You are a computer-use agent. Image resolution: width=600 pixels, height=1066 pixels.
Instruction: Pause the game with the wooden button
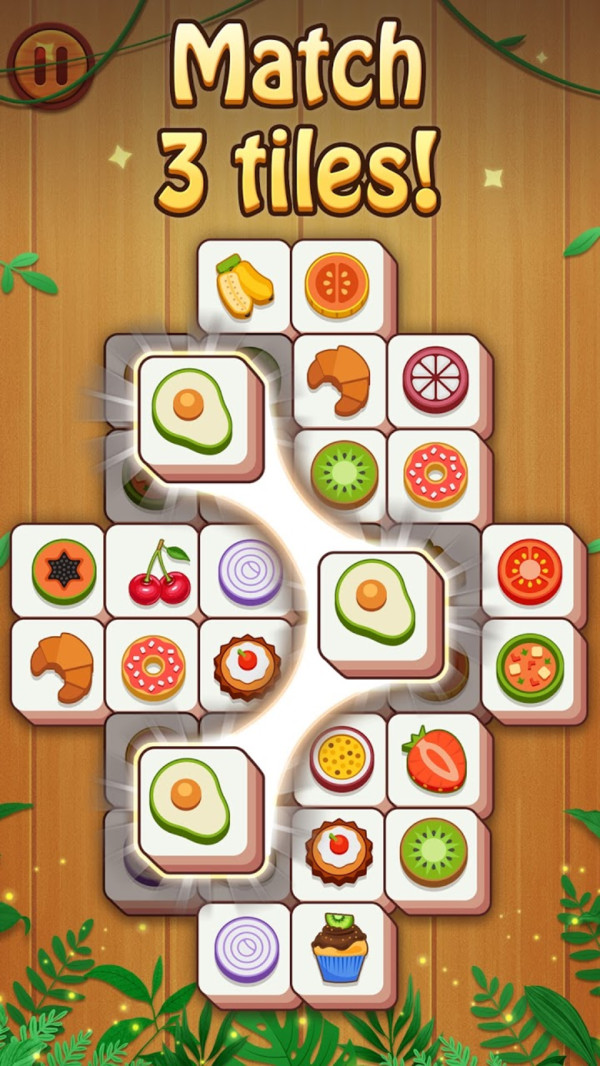pos(49,62)
